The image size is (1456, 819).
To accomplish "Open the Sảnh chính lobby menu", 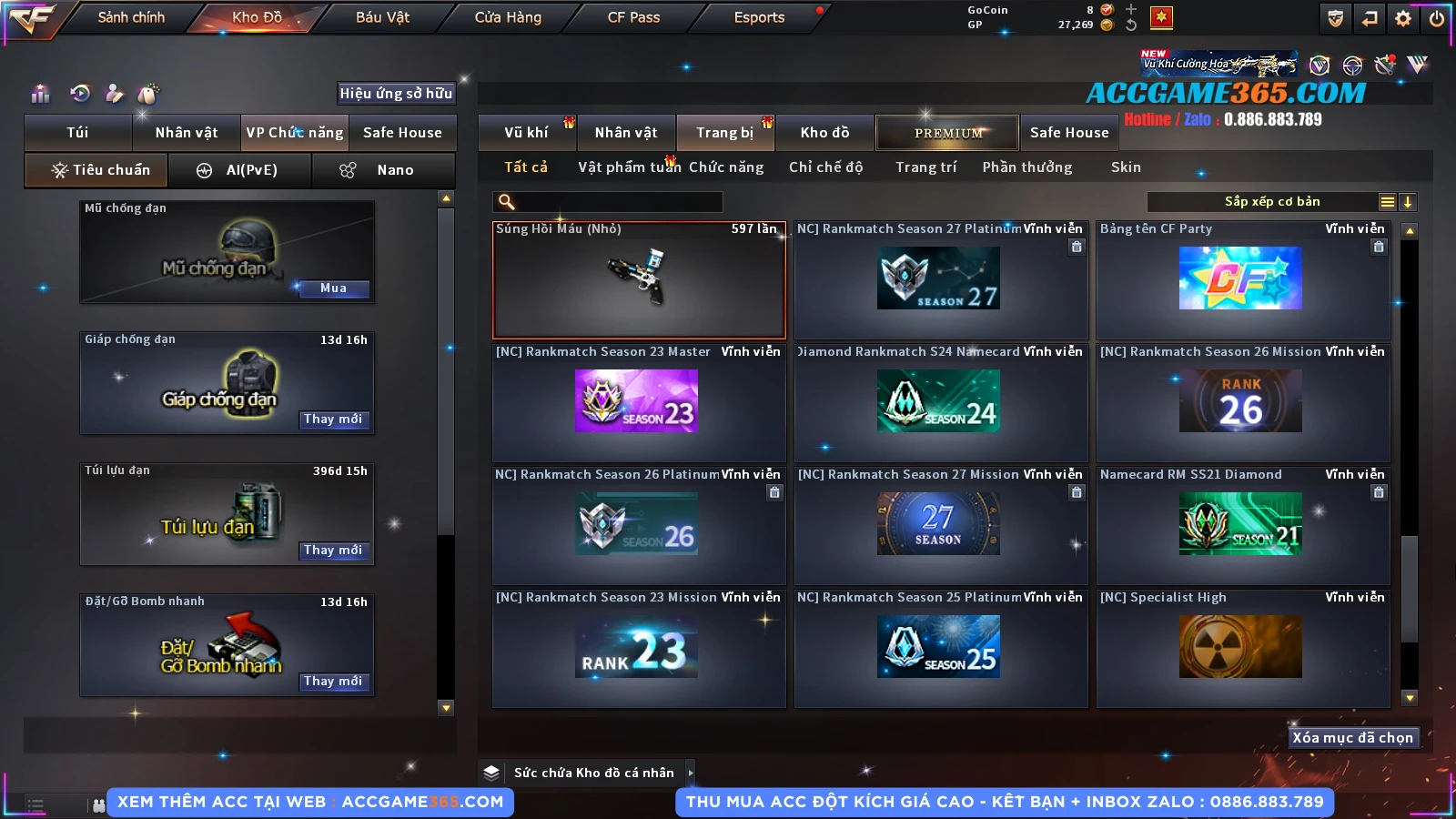I will click(x=131, y=17).
